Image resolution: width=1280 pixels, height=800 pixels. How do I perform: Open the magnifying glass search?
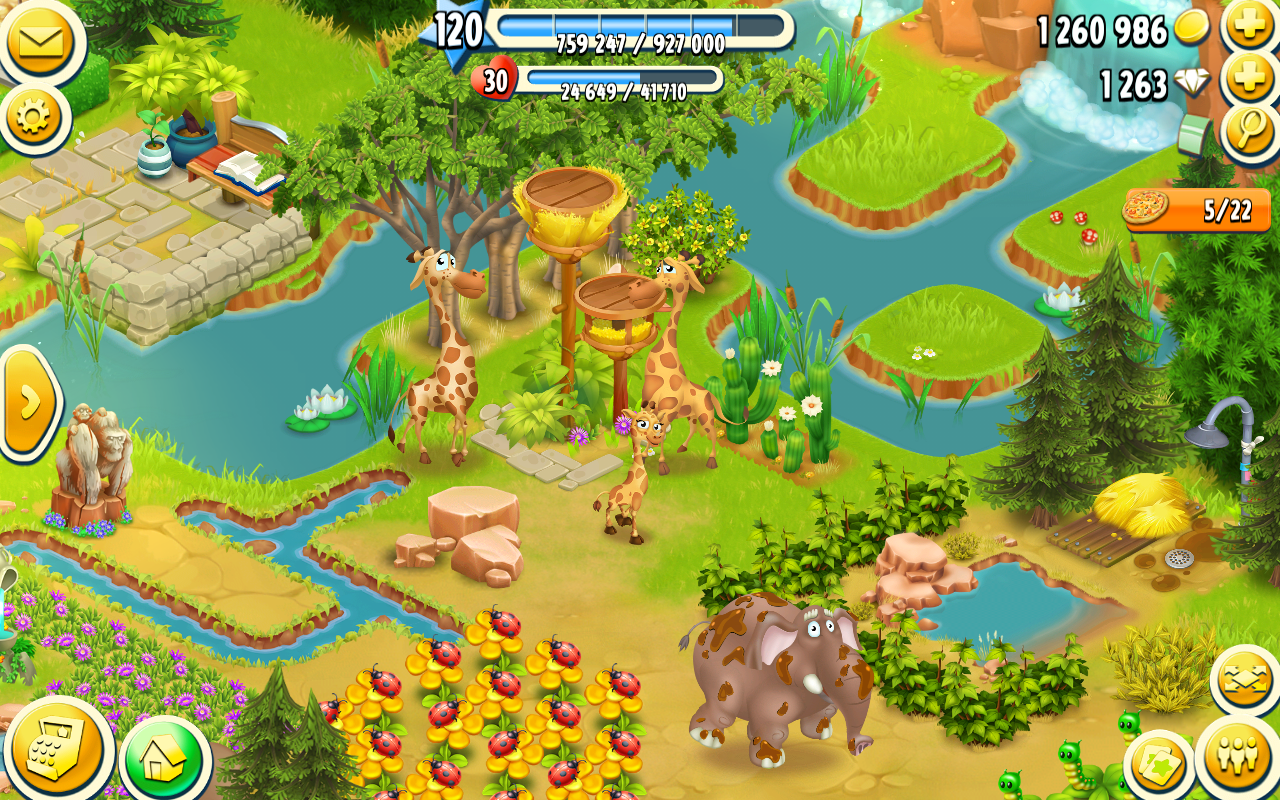[x=1250, y=132]
